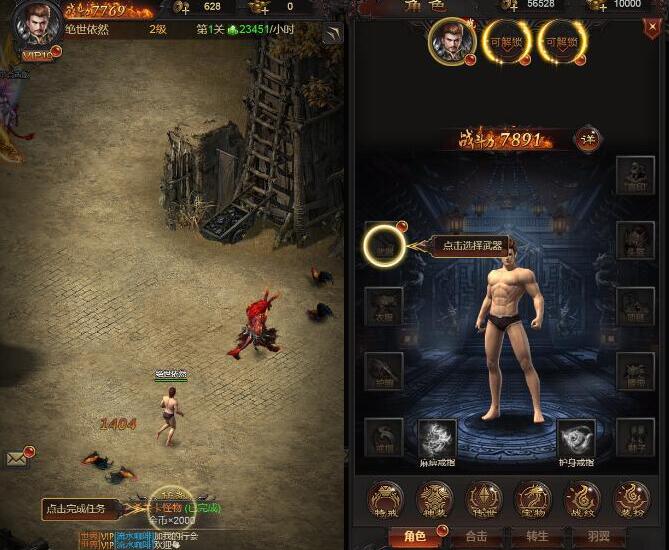This screenshot has width=669, height=550.
Task: Open the 传世 heirloom menu
Action: coord(483,497)
